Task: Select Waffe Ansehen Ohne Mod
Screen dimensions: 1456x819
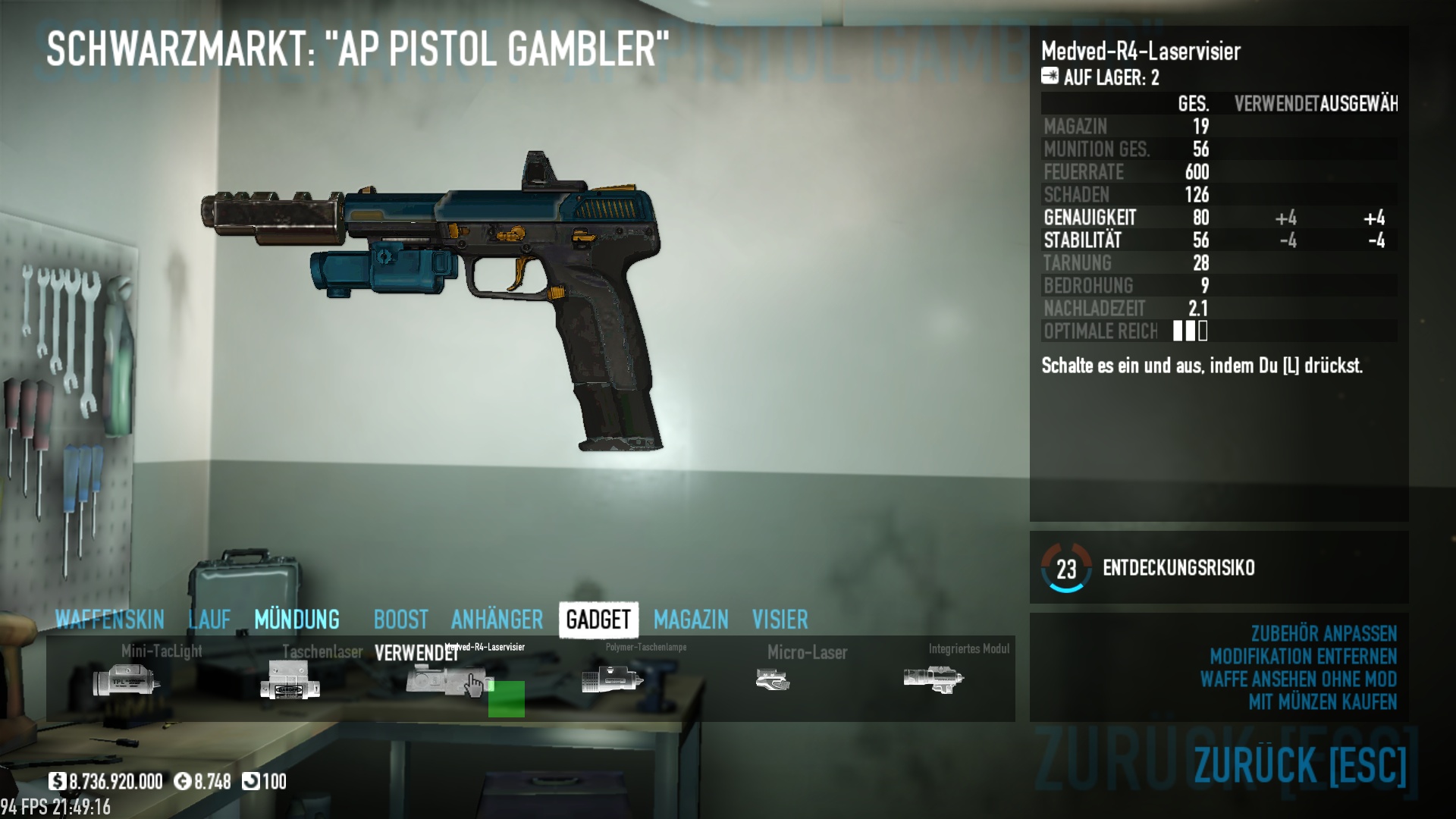Action: [1298, 679]
